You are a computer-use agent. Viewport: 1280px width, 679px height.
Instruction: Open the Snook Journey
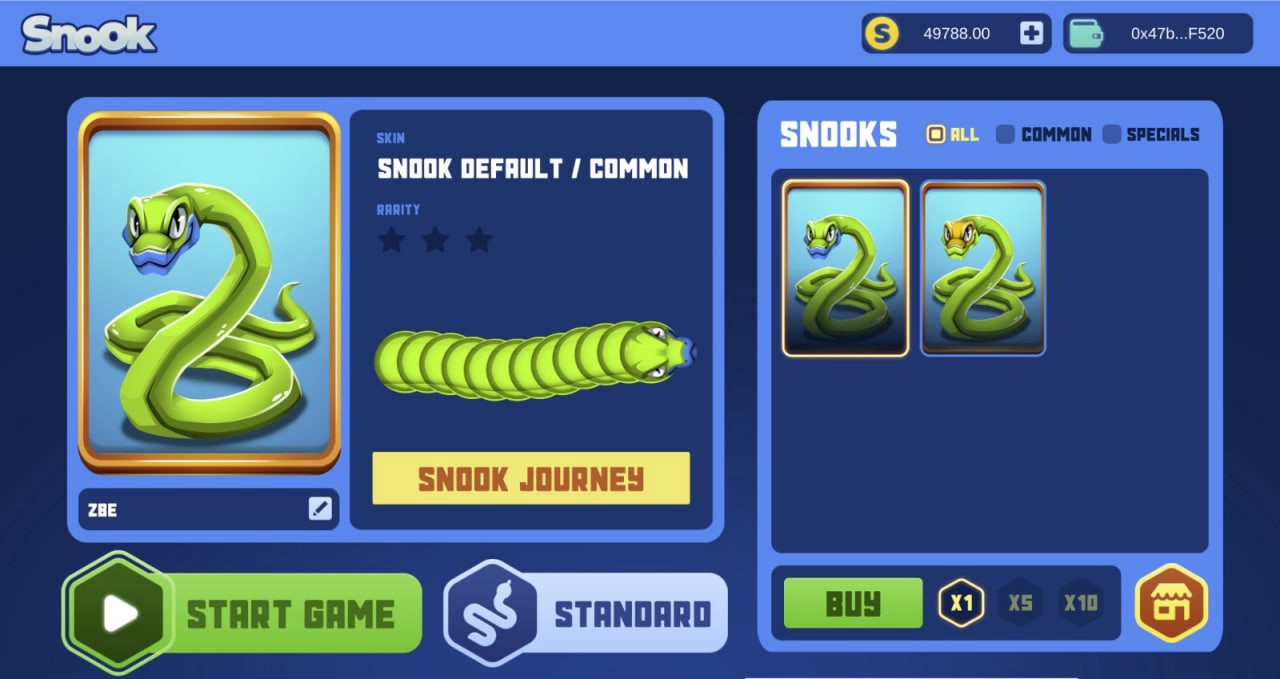tap(531, 479)
